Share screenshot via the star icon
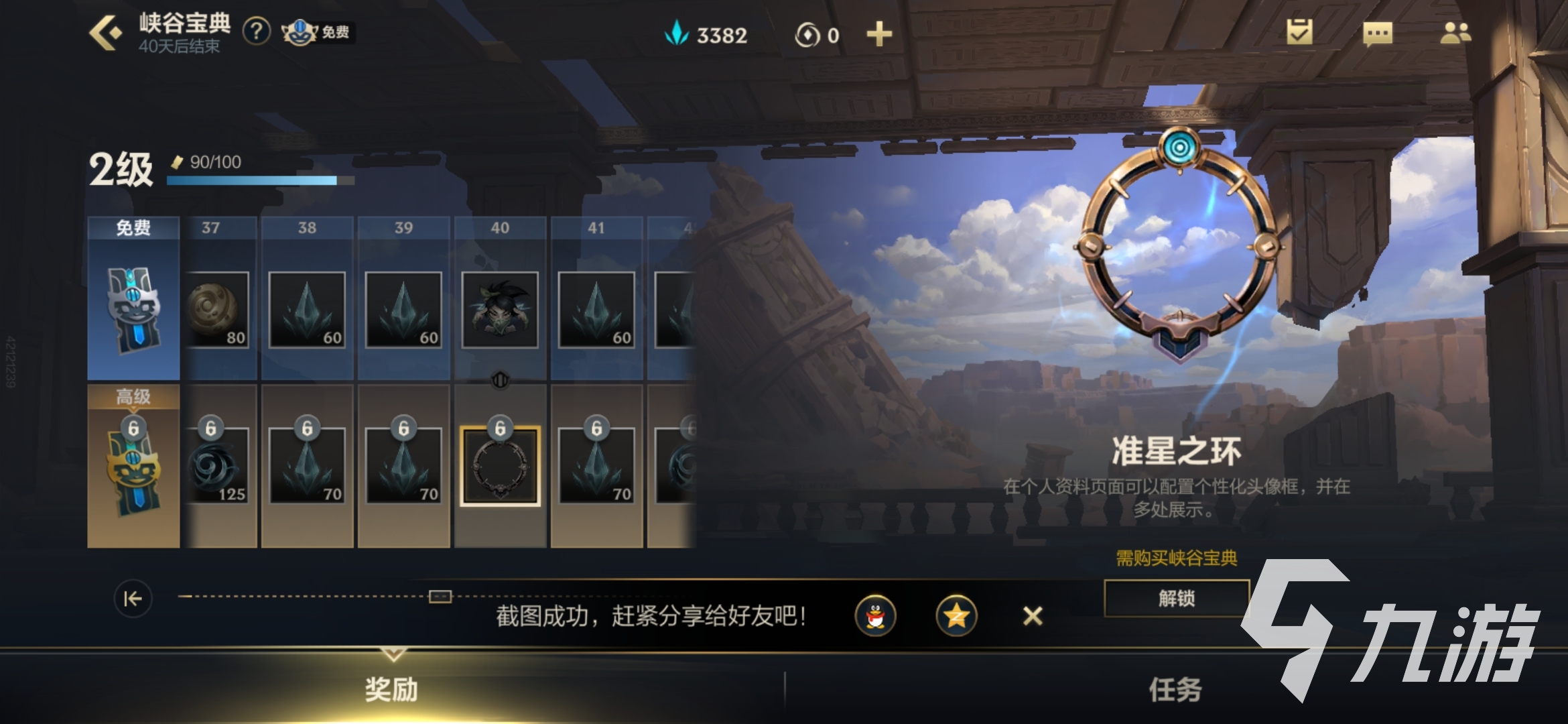The image size is (1568, 724). pos(956,615)
